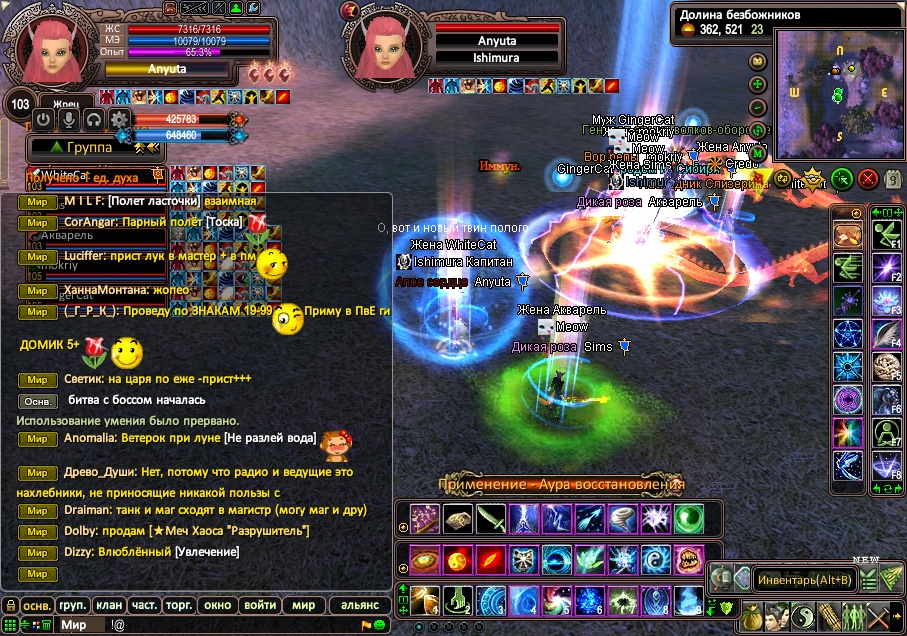Switch to the 'клан' chat tab
This screenshot has height=636, width=907.
(x=107, y=605)
